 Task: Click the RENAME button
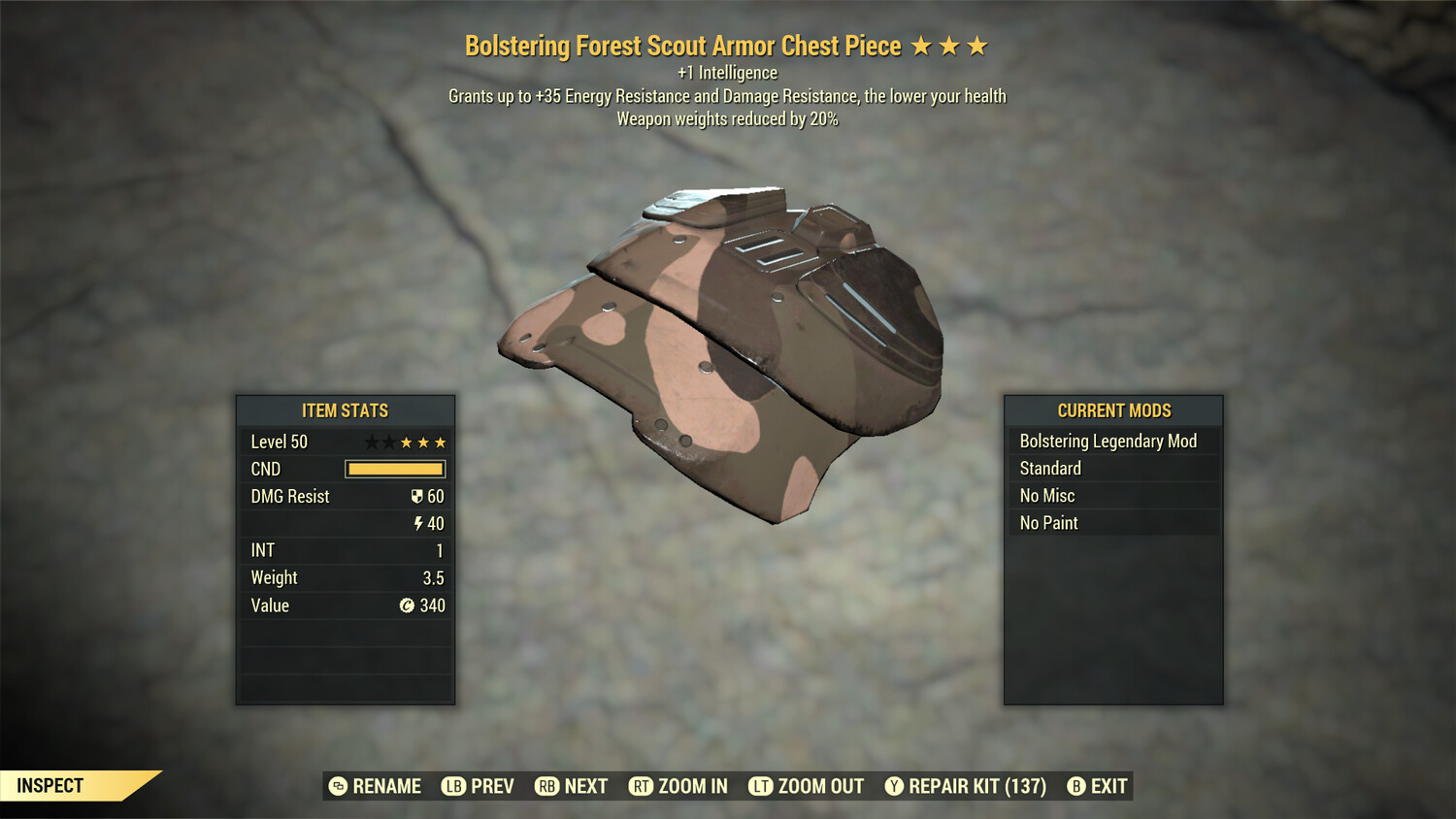coord(386,786)
